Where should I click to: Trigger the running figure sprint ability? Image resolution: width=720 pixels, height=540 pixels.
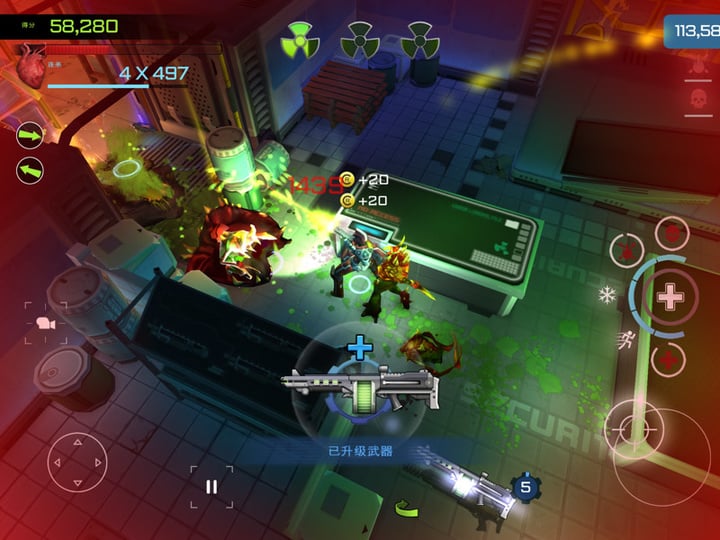[x=627, y=338]
